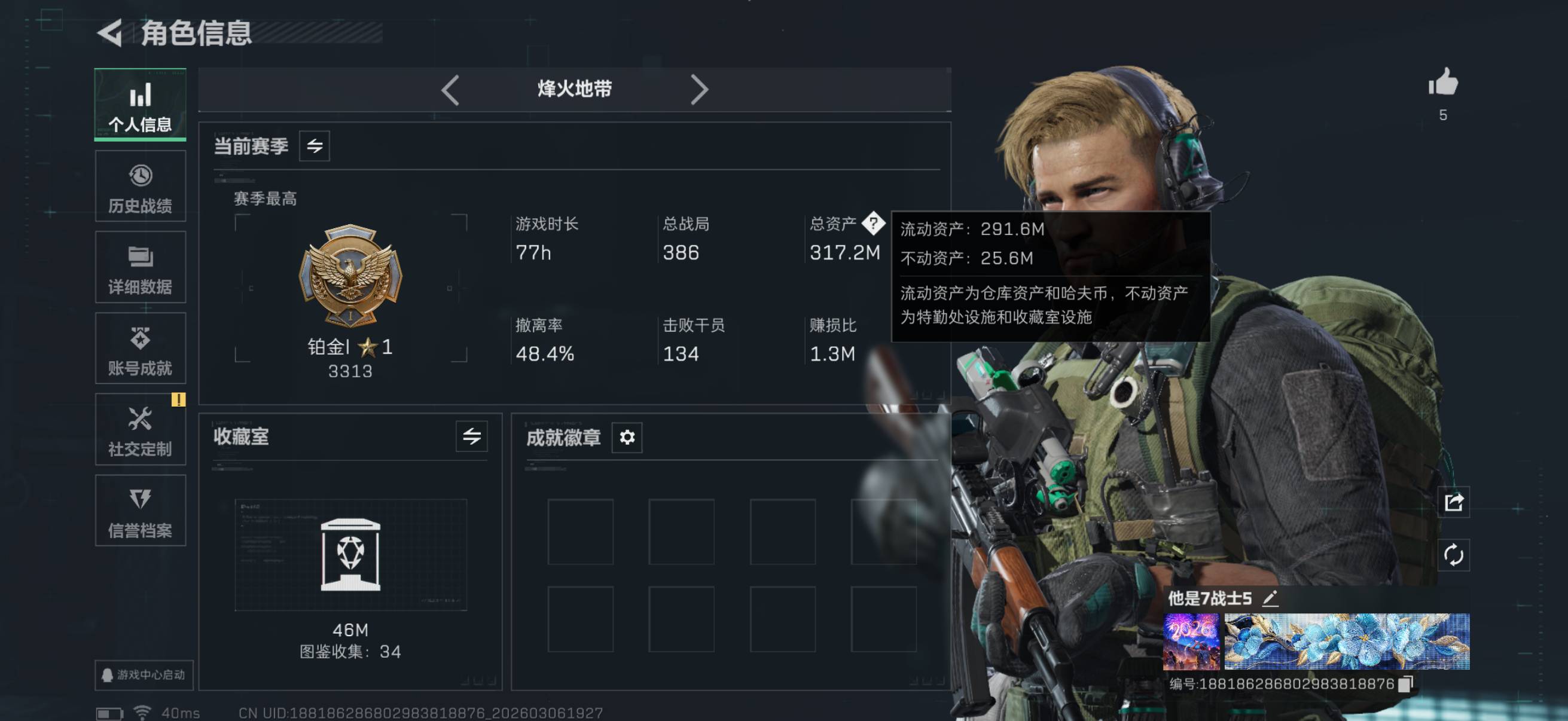Toggle the 收藏室 swap button
Screen dimensions: 1568x721
(471, 436)
